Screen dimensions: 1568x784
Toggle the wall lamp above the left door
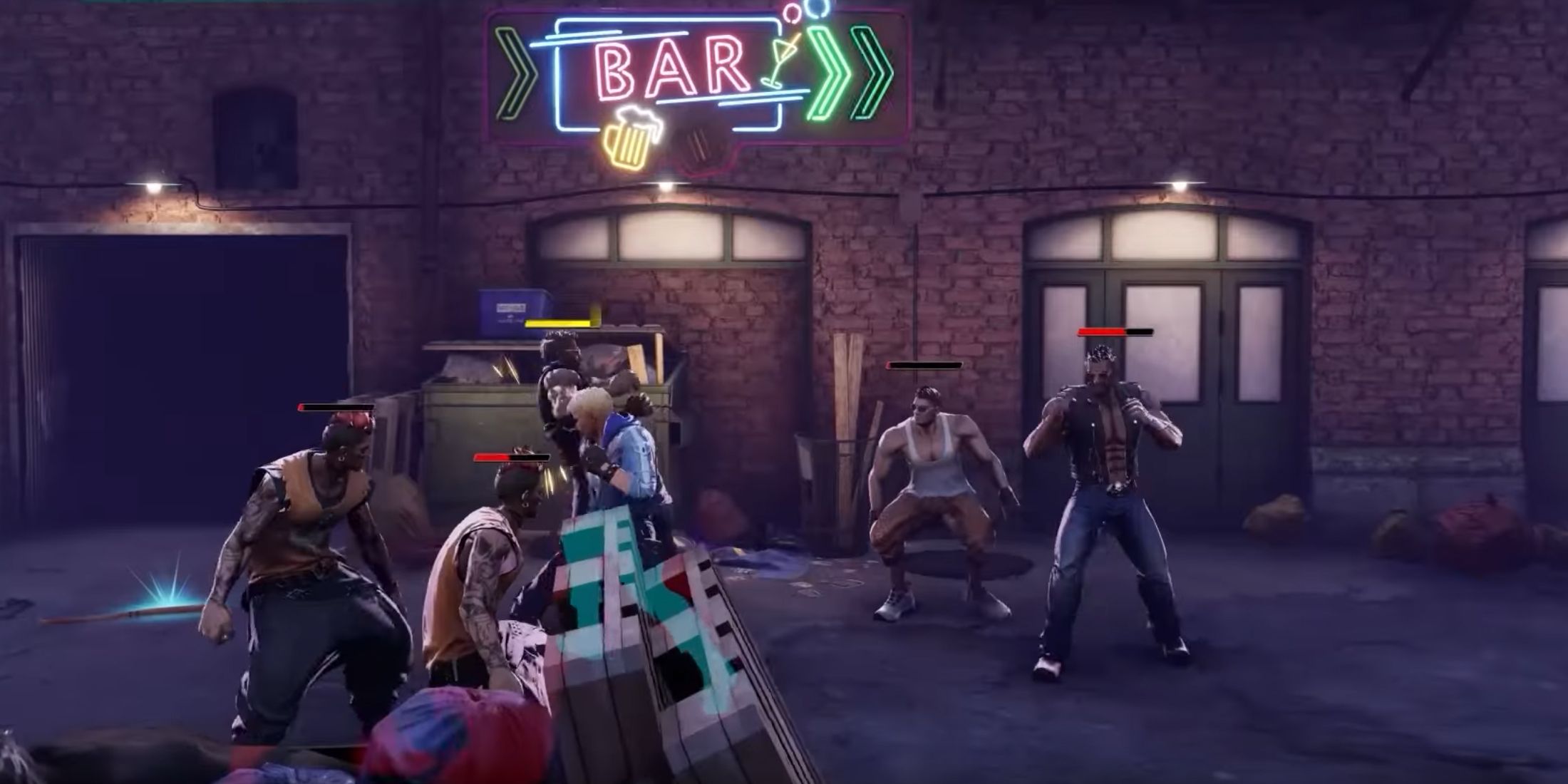point(666,185)
